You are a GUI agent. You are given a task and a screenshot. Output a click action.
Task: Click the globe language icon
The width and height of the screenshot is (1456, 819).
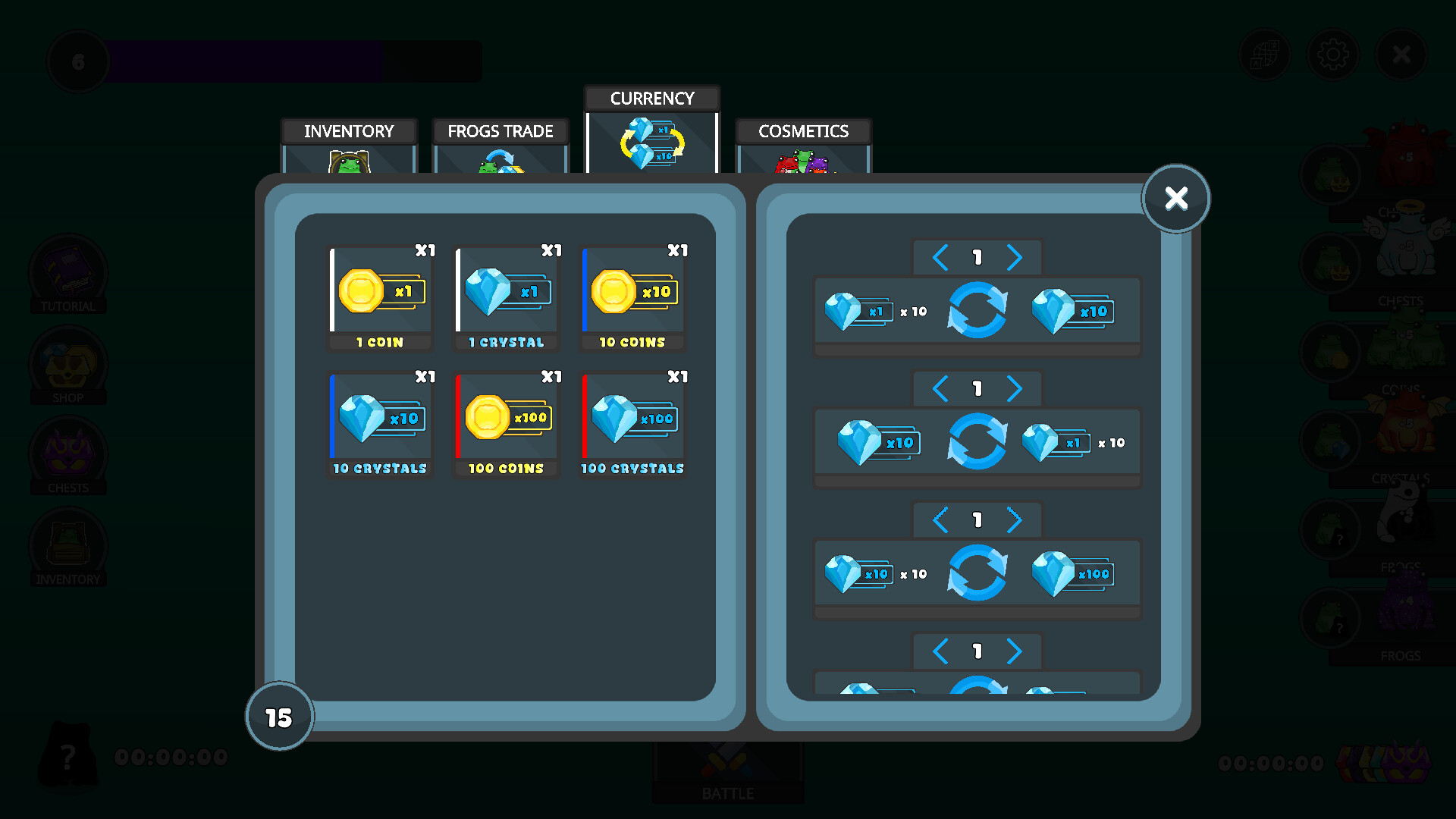1264,54
